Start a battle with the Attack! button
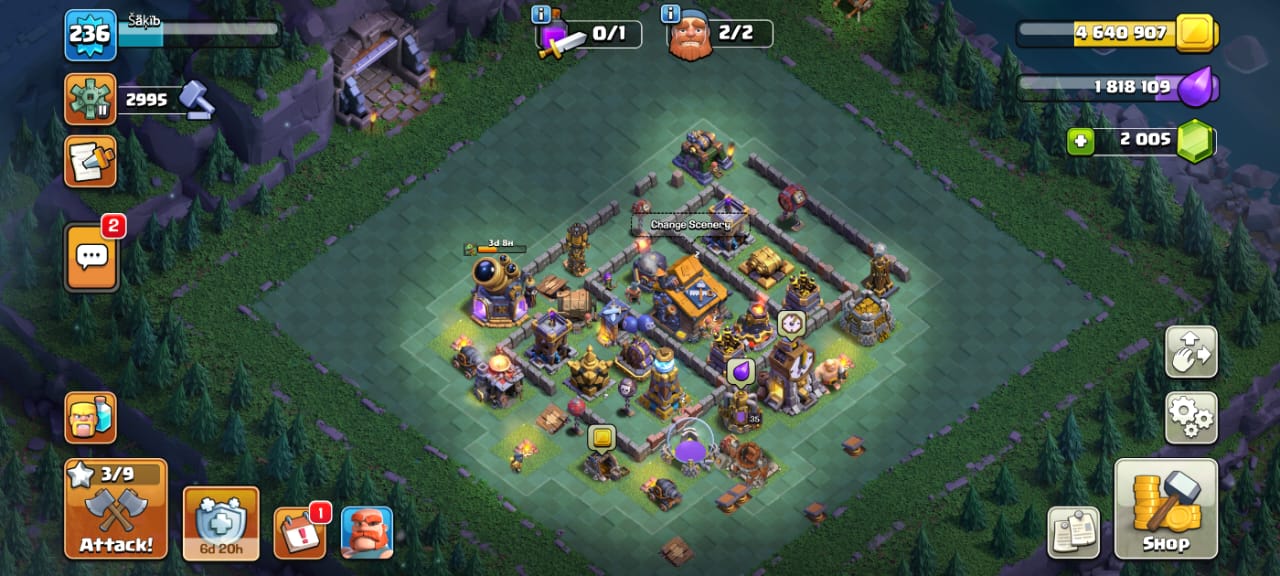 [116, 509]
